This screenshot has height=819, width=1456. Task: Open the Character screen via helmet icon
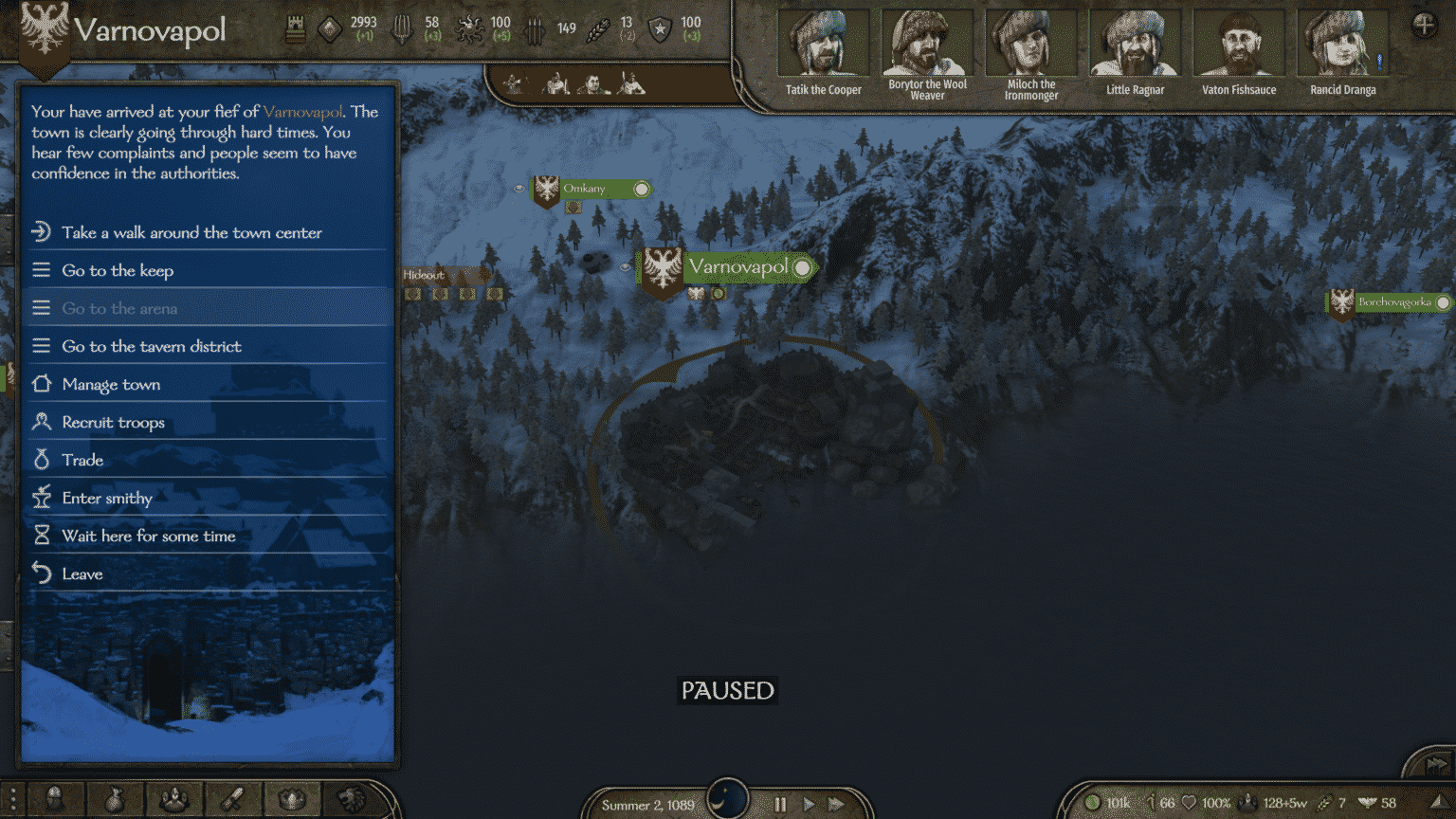(54, 799)
